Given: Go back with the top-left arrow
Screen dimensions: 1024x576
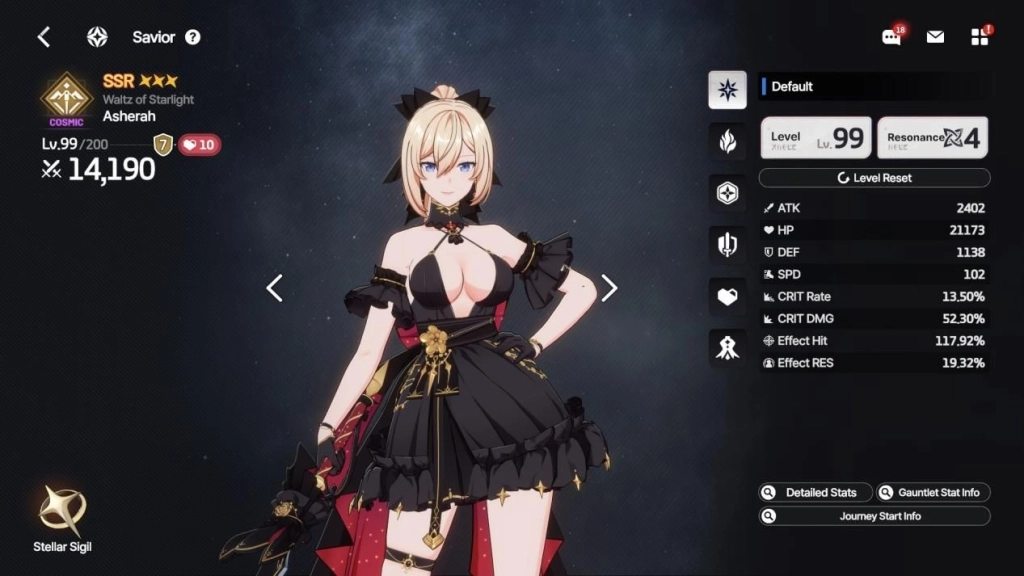Looking at the screenshot, I should coord(44,37).
